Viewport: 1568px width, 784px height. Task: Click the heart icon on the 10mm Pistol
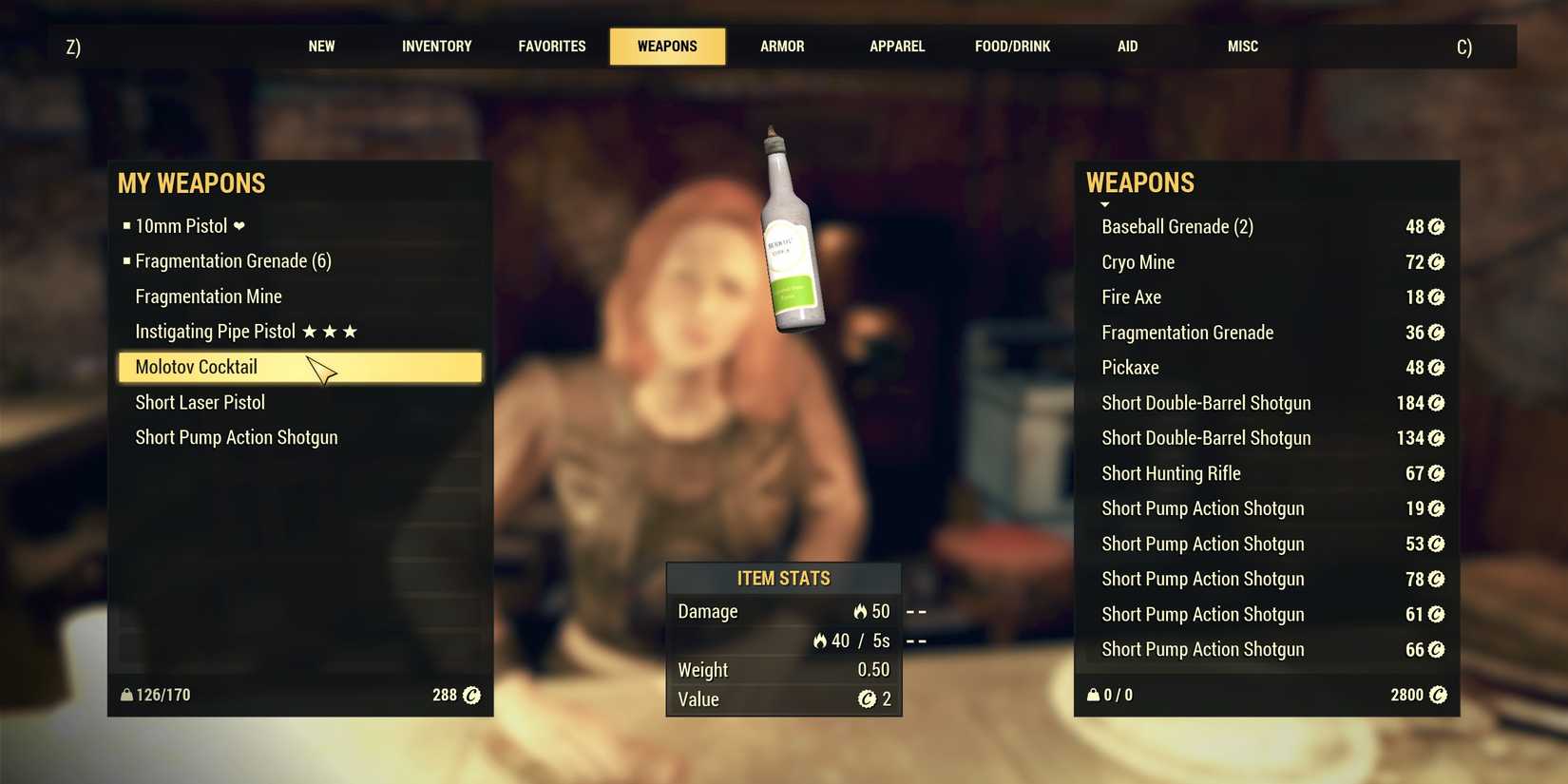[x=238, y=226]
